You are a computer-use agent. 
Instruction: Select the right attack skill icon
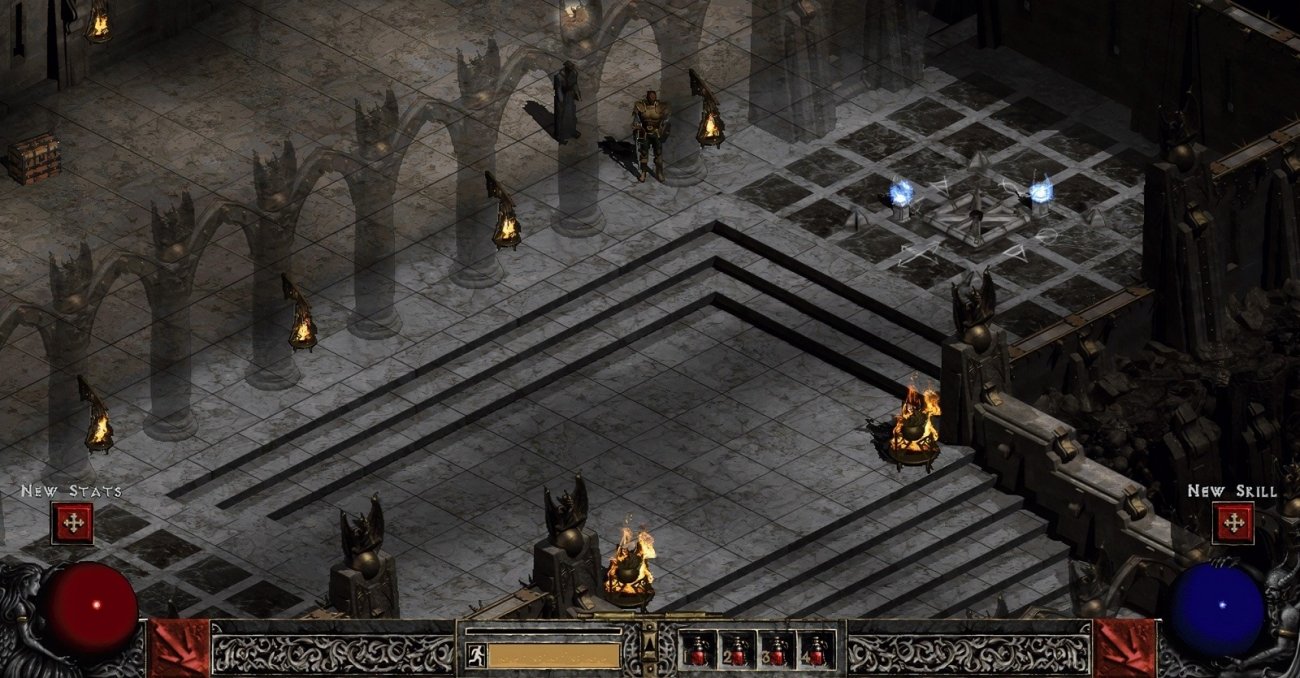coord(1124,648)
